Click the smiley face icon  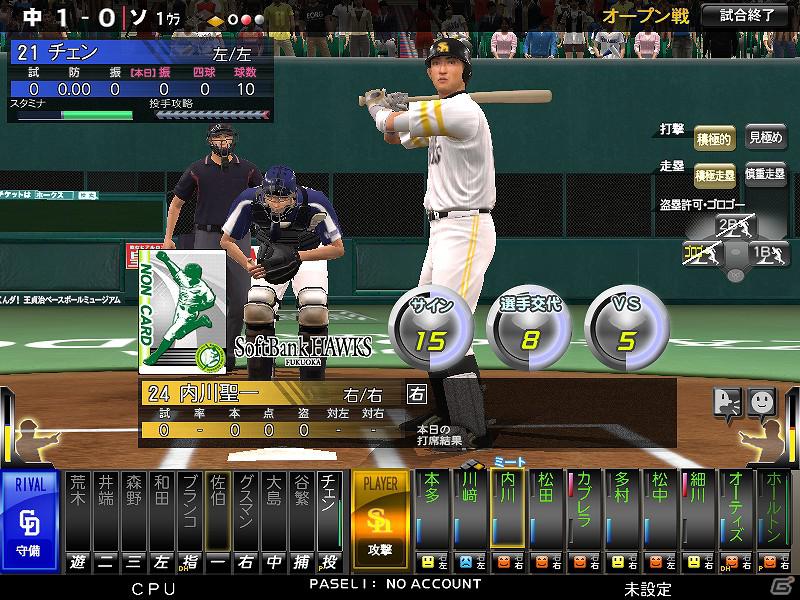click(x=762, y=401)
